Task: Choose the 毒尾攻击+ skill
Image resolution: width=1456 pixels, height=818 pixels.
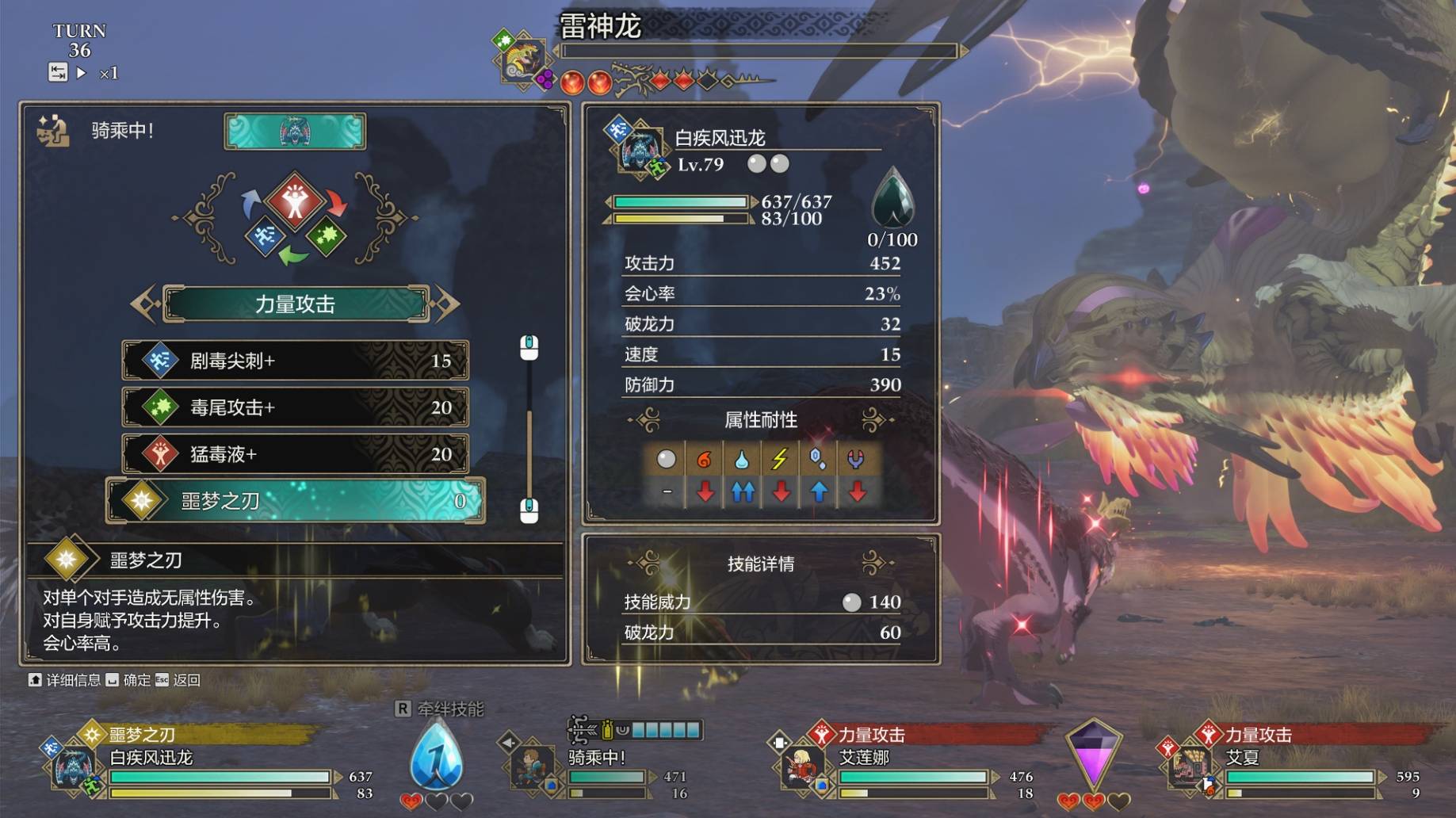Action: 295,407
